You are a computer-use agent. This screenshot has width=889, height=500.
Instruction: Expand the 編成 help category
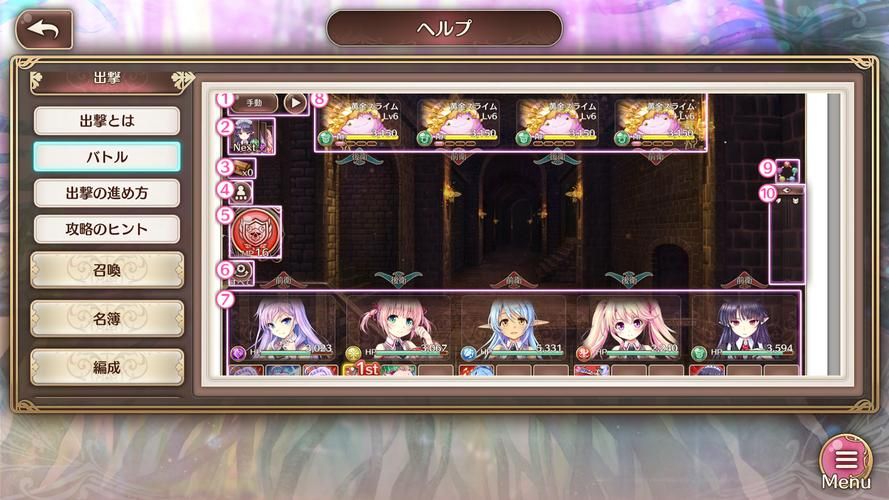tap(107, 366)
